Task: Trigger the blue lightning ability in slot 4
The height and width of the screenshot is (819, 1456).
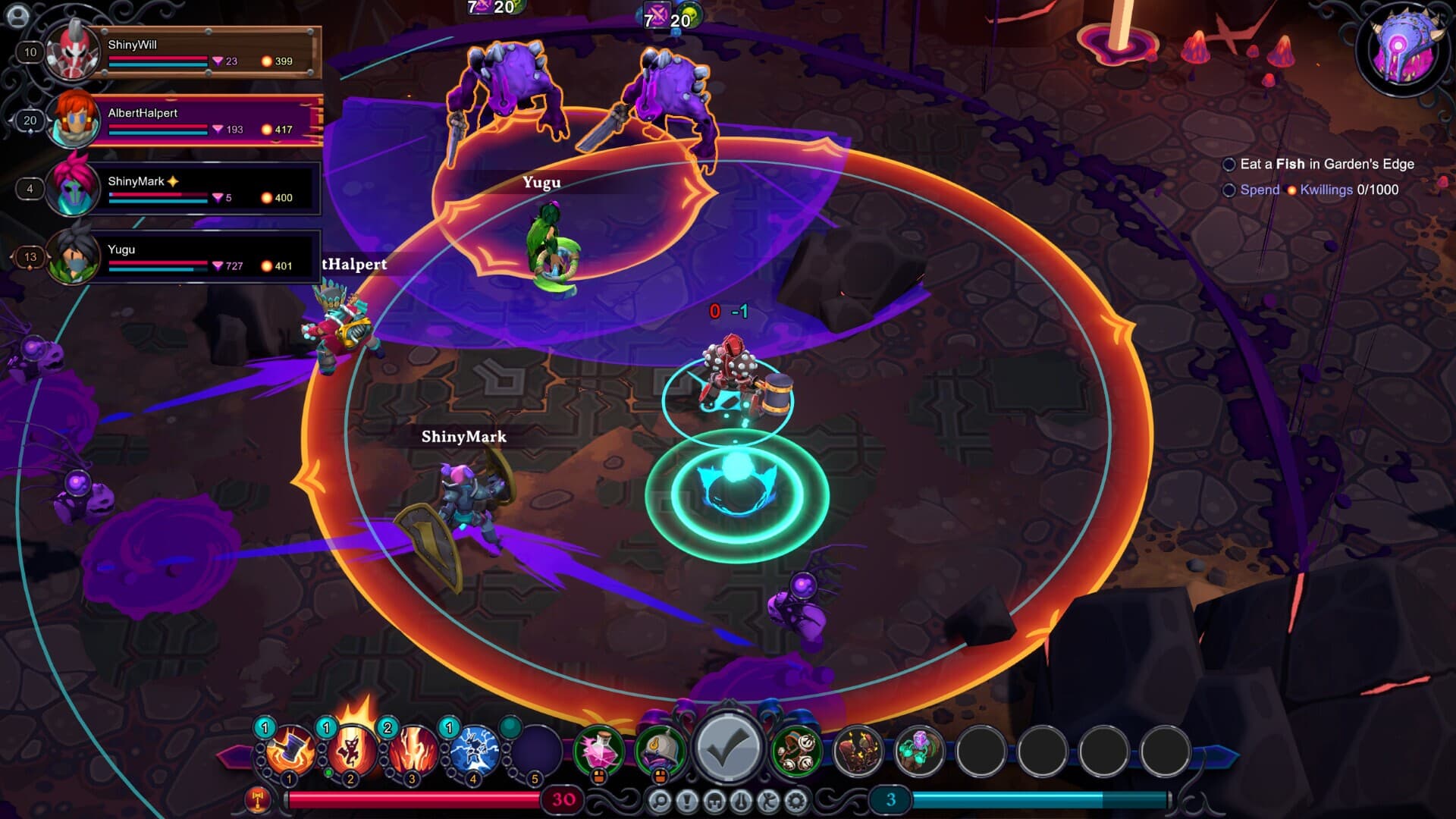Action: click(475, 750)
